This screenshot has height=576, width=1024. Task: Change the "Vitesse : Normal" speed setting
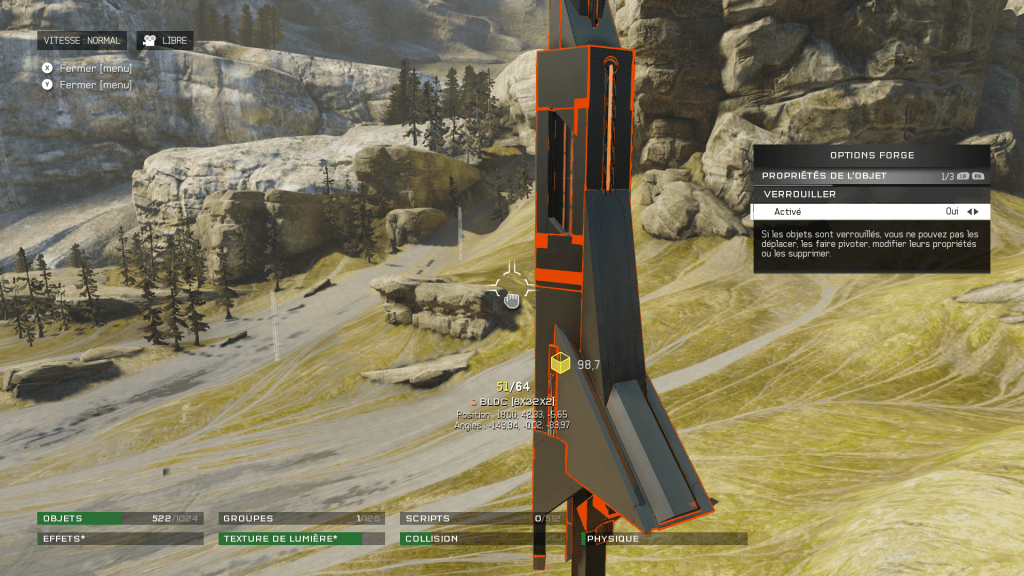[82, 41]
